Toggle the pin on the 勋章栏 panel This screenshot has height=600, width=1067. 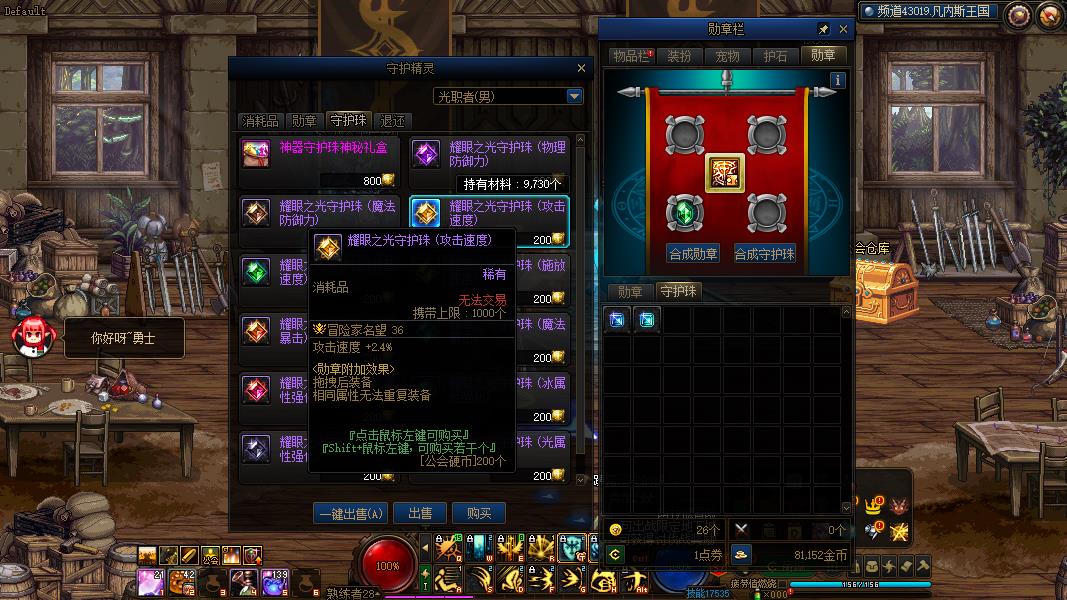click(823, 30)
